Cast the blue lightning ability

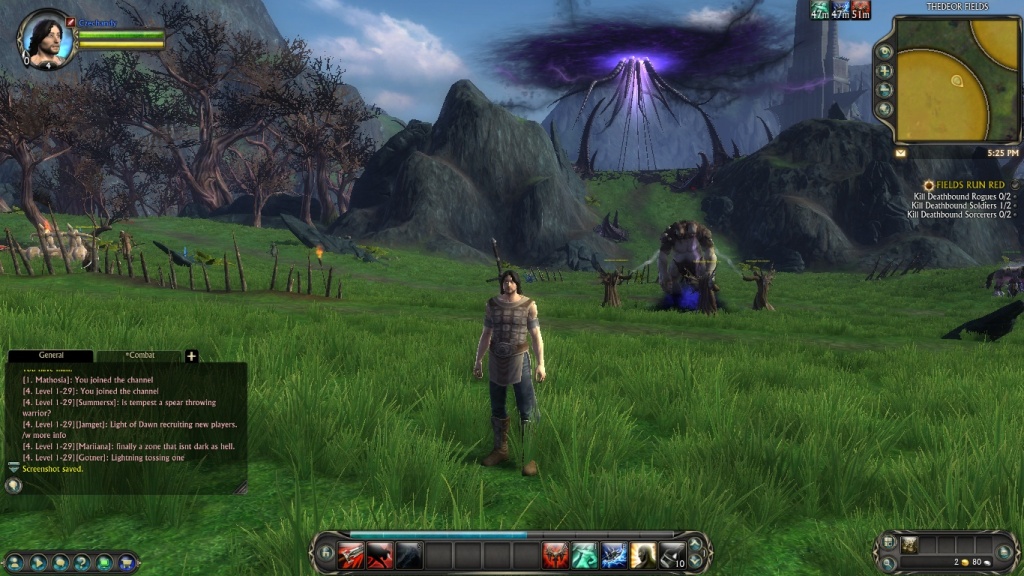[x=614, y=555]
